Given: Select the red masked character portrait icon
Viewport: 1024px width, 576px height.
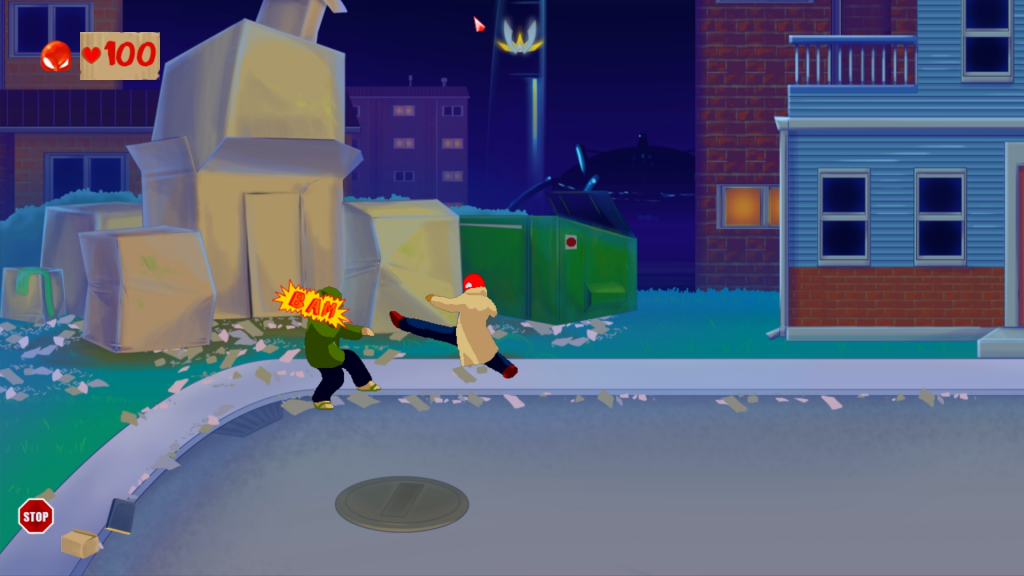Looking at the screenshot, I should point(56,56).
